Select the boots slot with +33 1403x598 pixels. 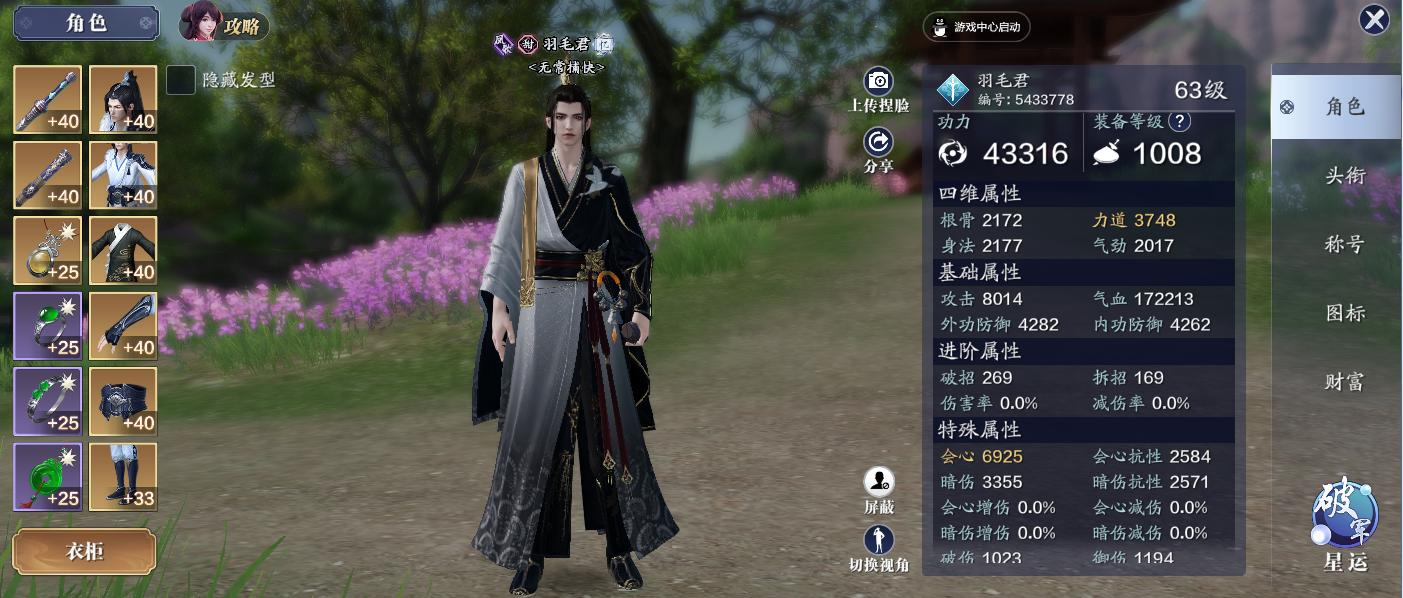[123, 477]
